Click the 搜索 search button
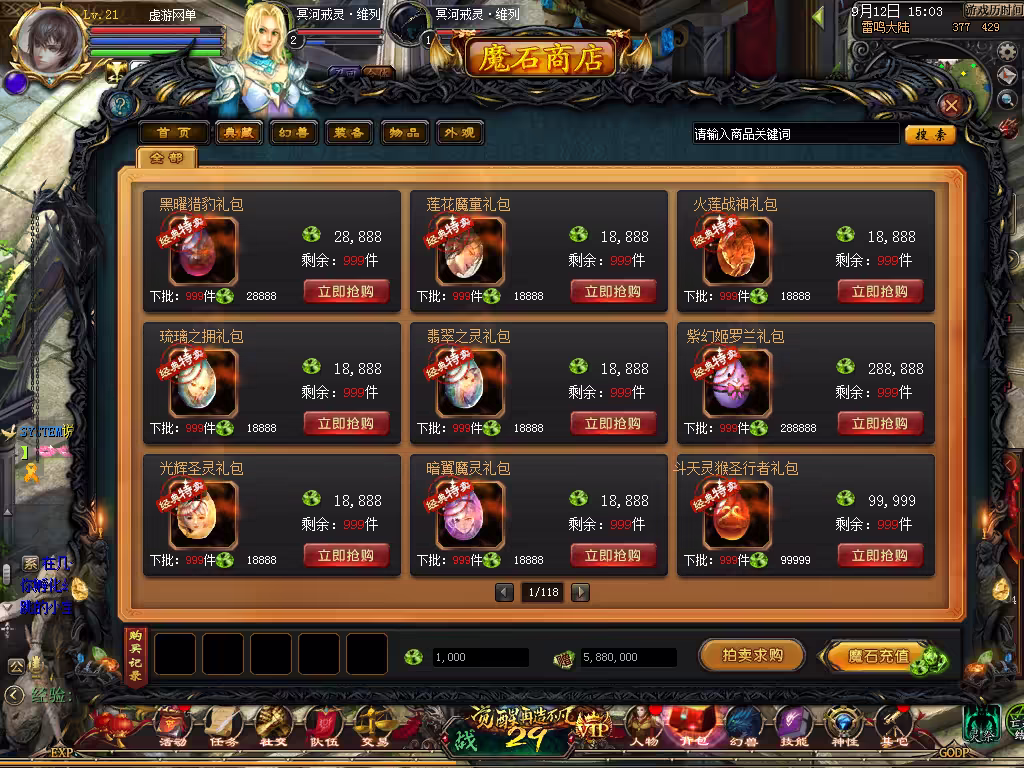This screenshot has width=1024, height=768. pos(929,134)
